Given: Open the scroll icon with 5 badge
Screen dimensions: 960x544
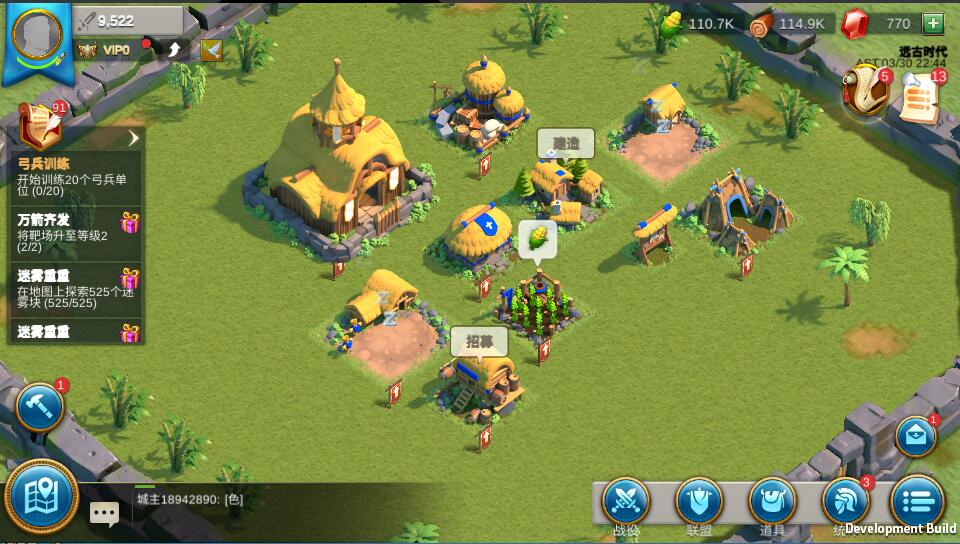Looking at the screenshot, I should pos(866,92).
